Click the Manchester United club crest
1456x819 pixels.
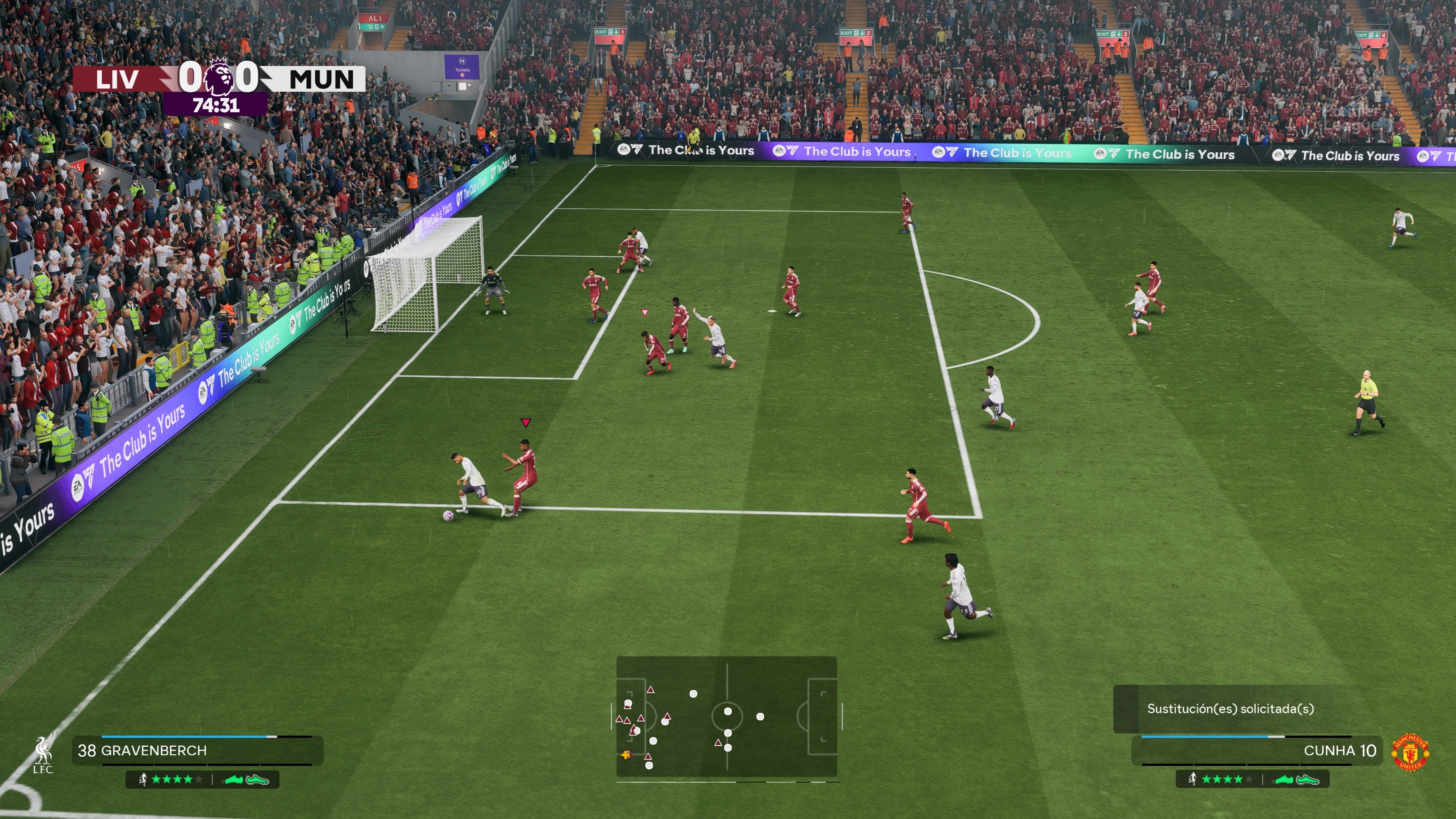(x=1410, y=752)
